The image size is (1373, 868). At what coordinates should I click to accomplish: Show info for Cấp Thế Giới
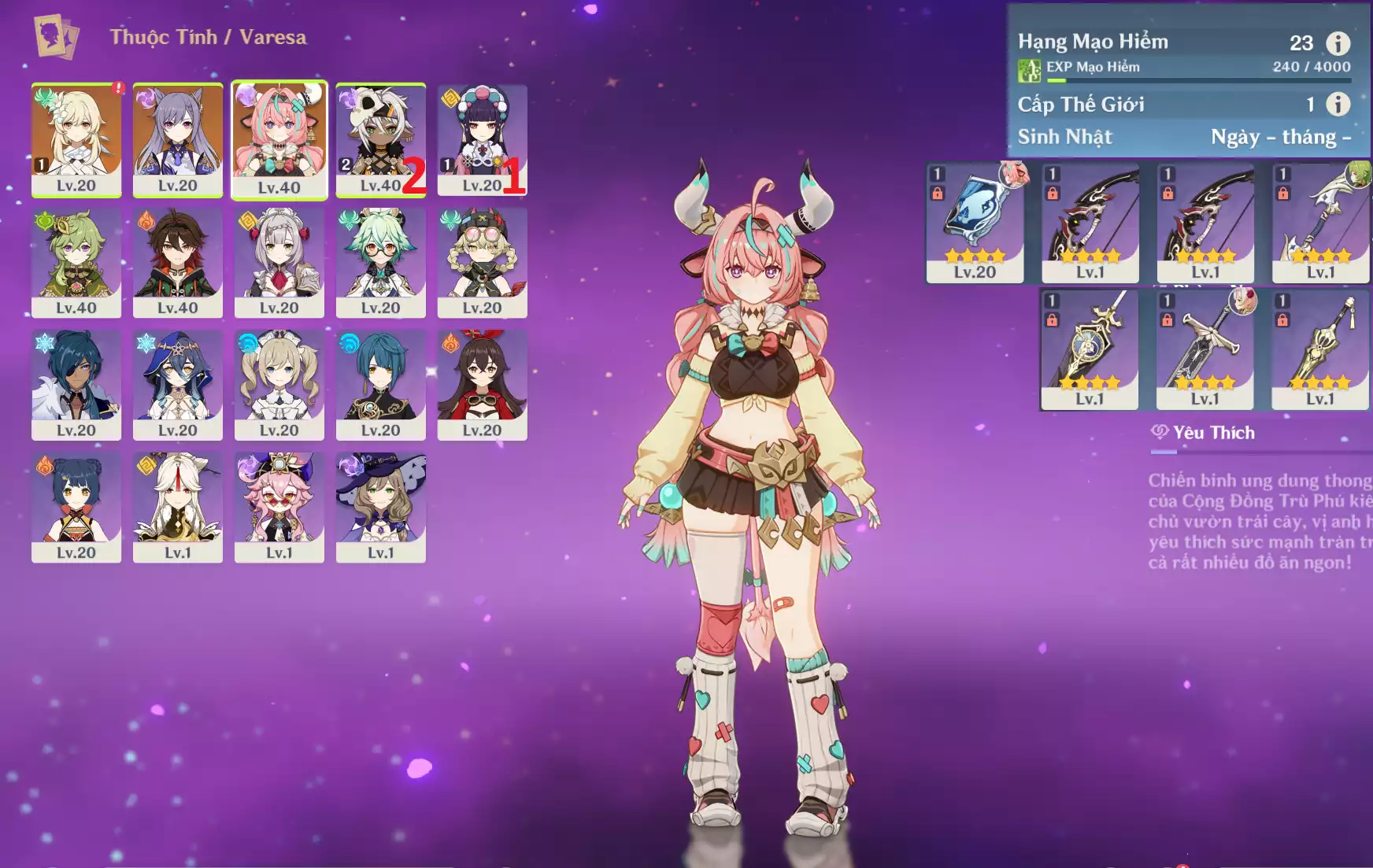[x=1338, y=104]
